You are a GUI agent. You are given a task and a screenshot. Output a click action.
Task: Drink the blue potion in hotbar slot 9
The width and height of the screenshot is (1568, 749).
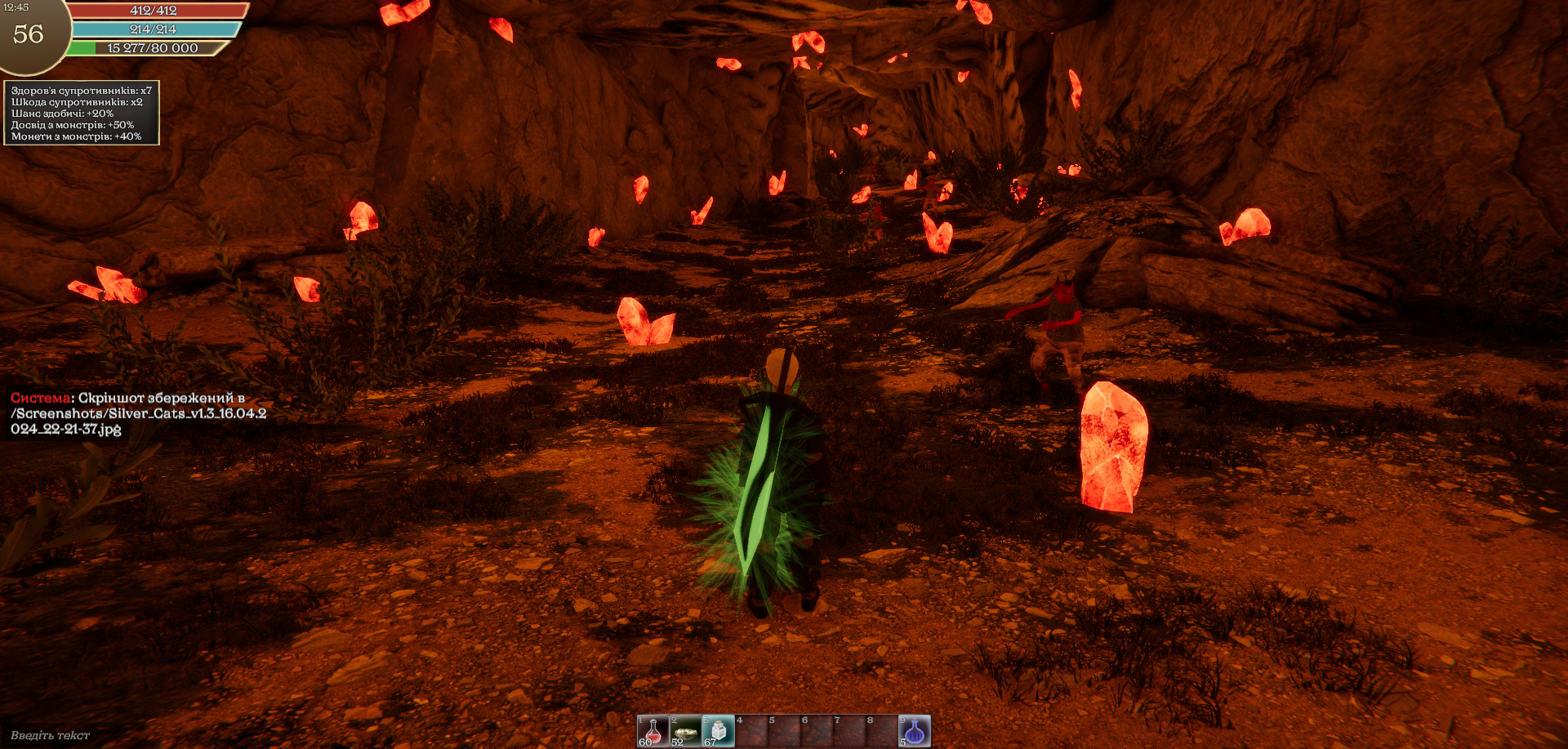(x=915, y=731)
